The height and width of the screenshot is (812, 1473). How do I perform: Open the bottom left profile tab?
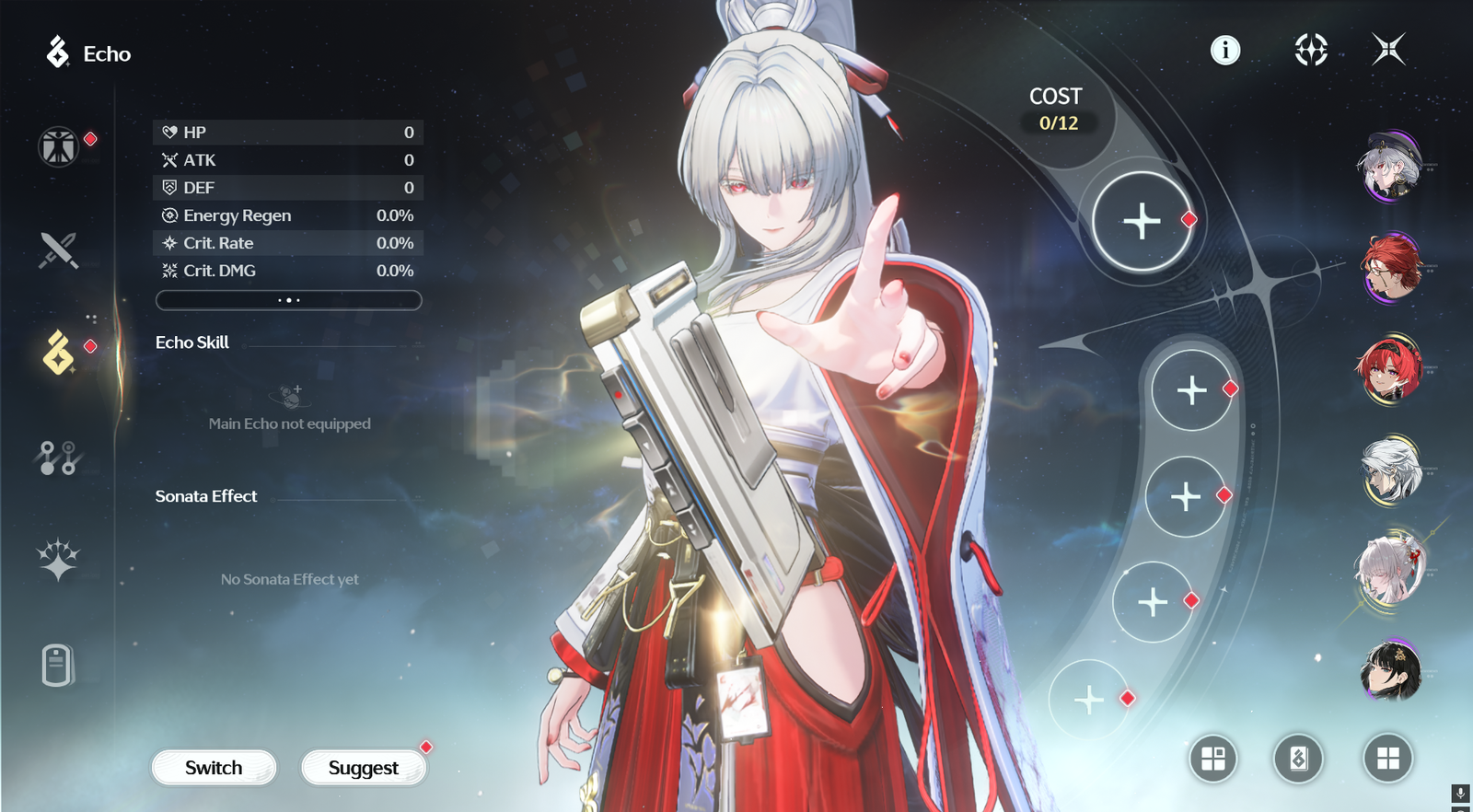[58, 665]
